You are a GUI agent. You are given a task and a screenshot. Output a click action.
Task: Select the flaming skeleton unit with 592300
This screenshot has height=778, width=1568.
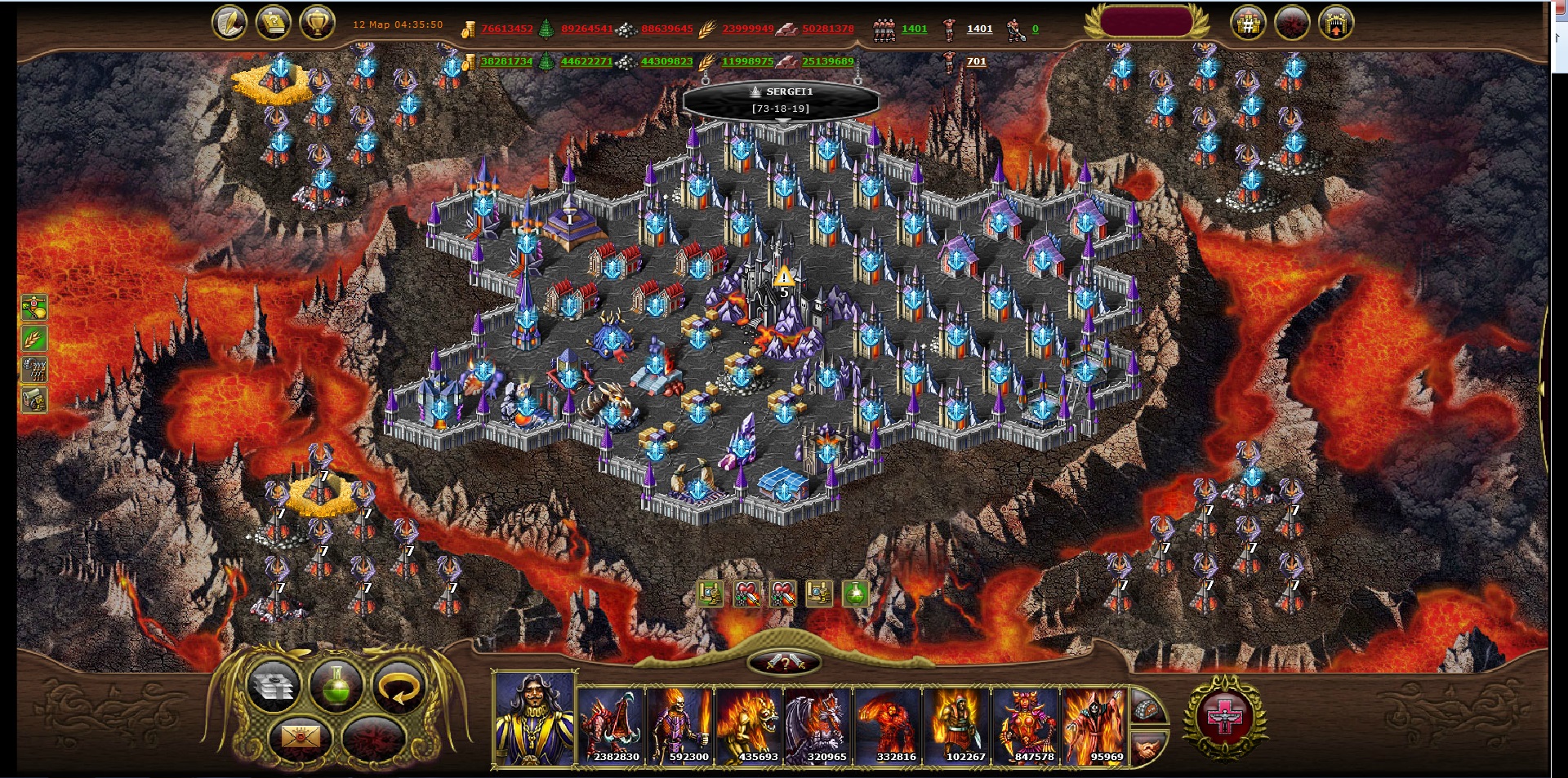pyautogui.click(x=680, y=726)
